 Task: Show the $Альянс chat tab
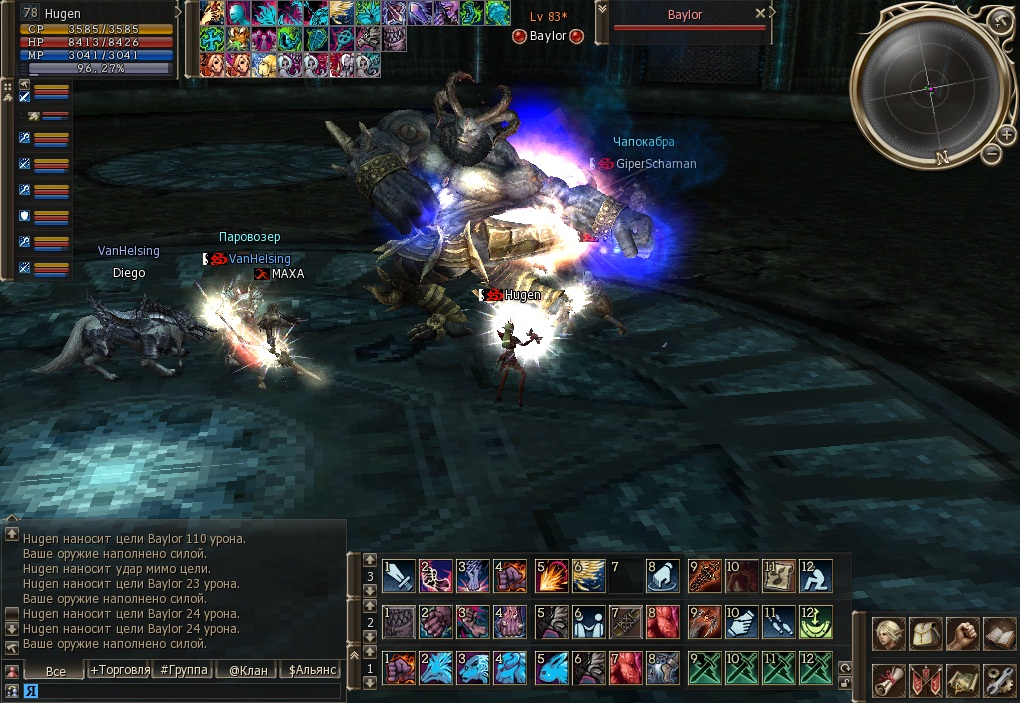tap(311, 670)
